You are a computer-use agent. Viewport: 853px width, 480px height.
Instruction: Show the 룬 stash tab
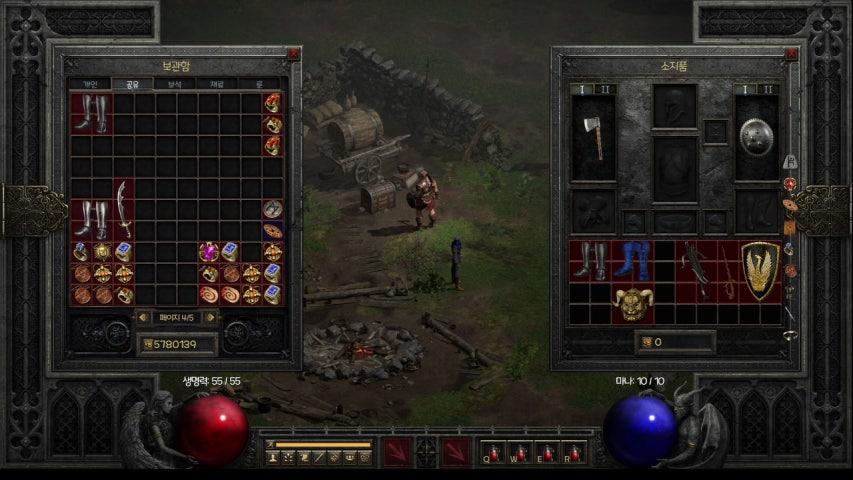click(259, 85)
